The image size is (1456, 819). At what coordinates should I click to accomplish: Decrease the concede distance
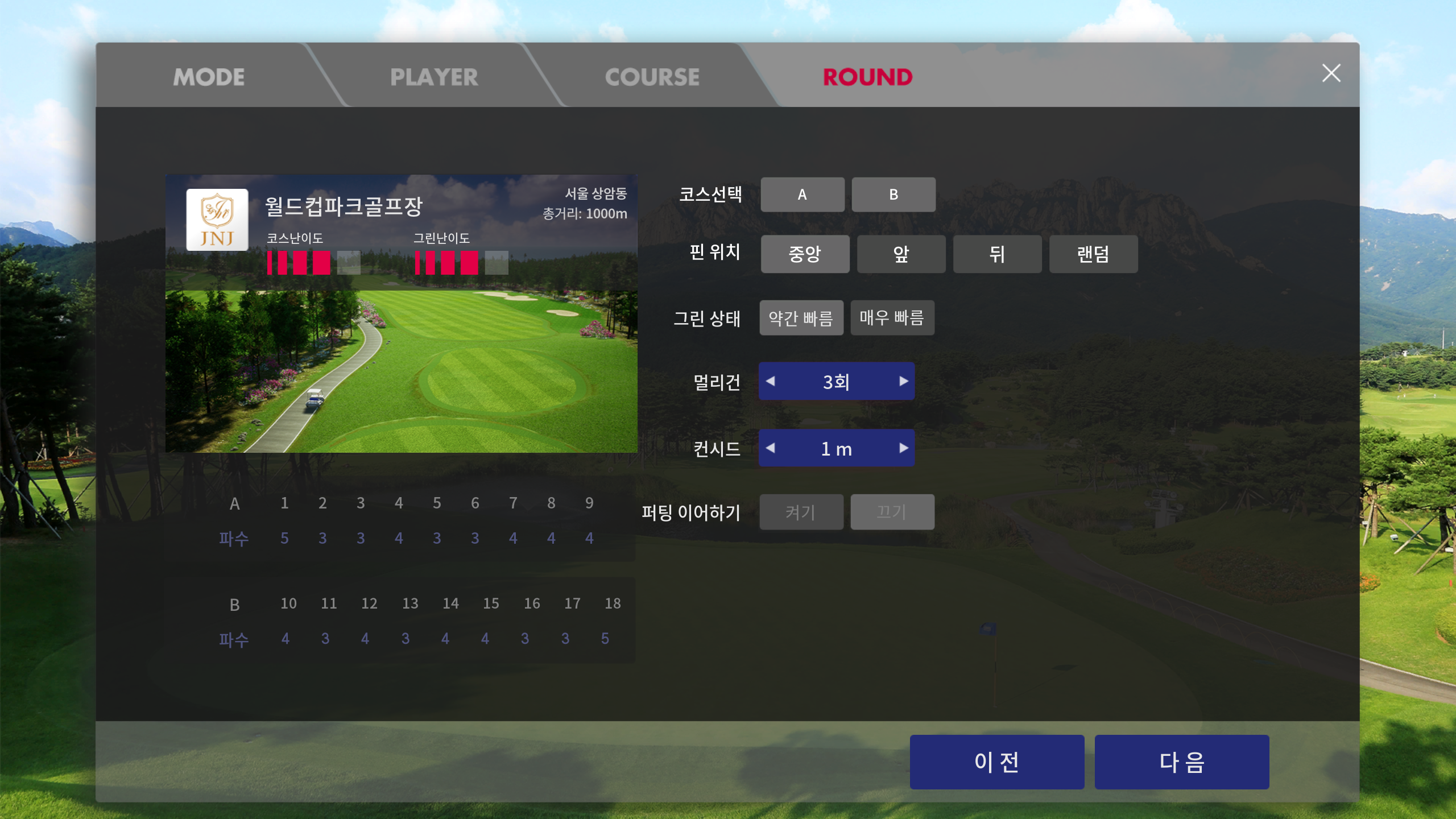pyautogui.click(x=771, y=448)
